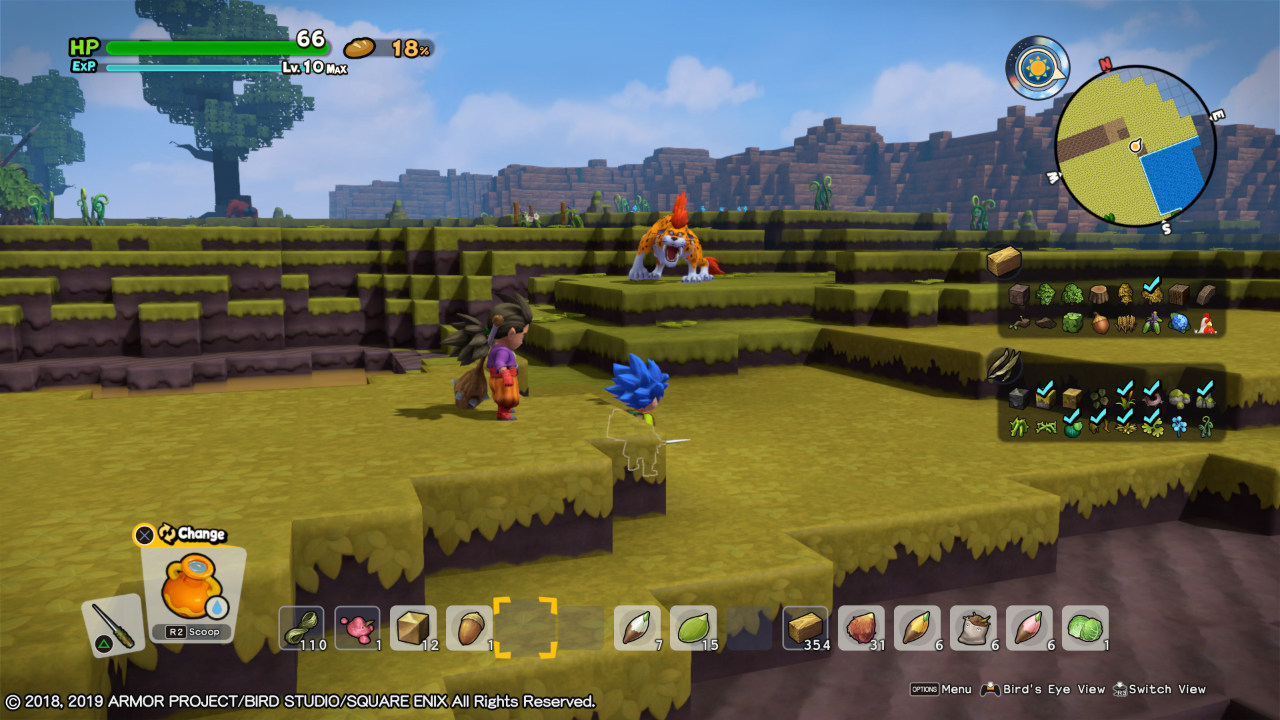The height and width of the screenshot is (720, 1280).
Task: Choose the wood block stack of 354
Action: (805, 628)
